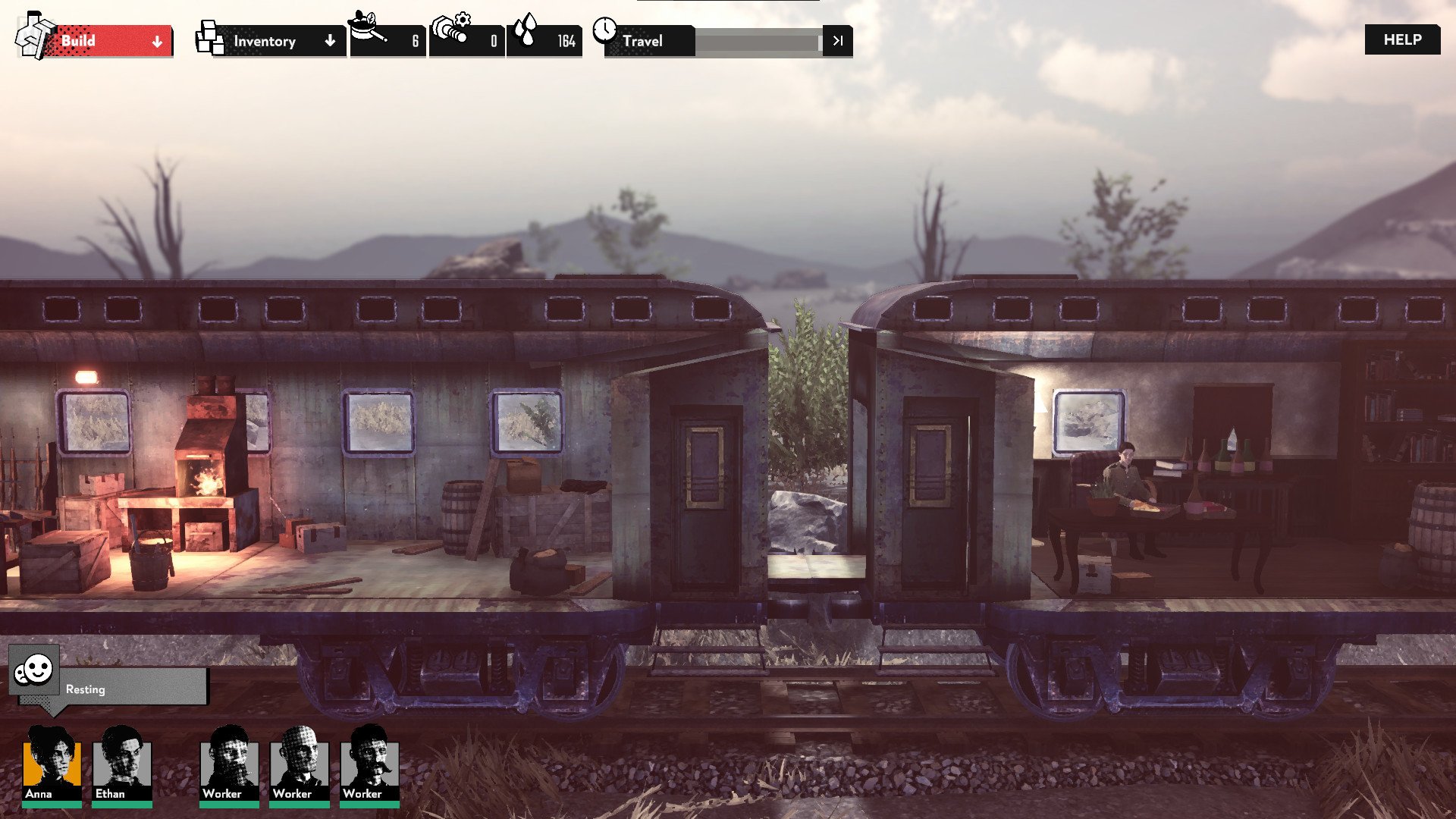The height and width of the screenshot is (819, 1456).
Task: Skip ahead with the fast-forward arrow
Action: point(837,41)
